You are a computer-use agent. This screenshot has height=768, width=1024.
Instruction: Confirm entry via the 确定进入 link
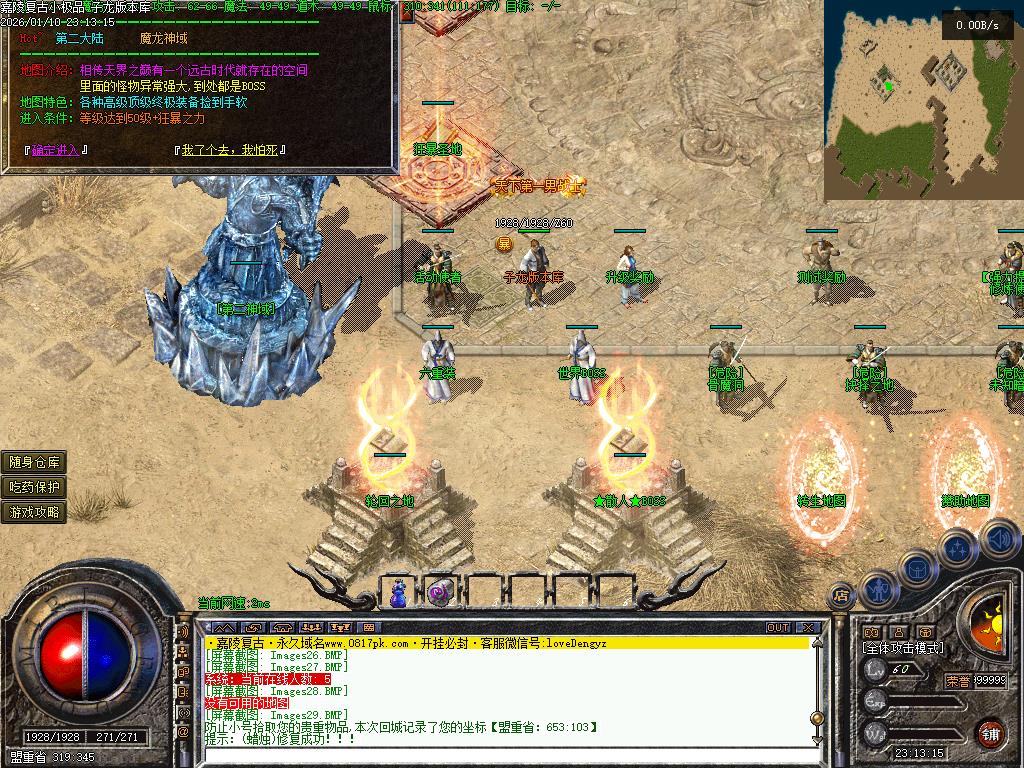coord(56,150)
